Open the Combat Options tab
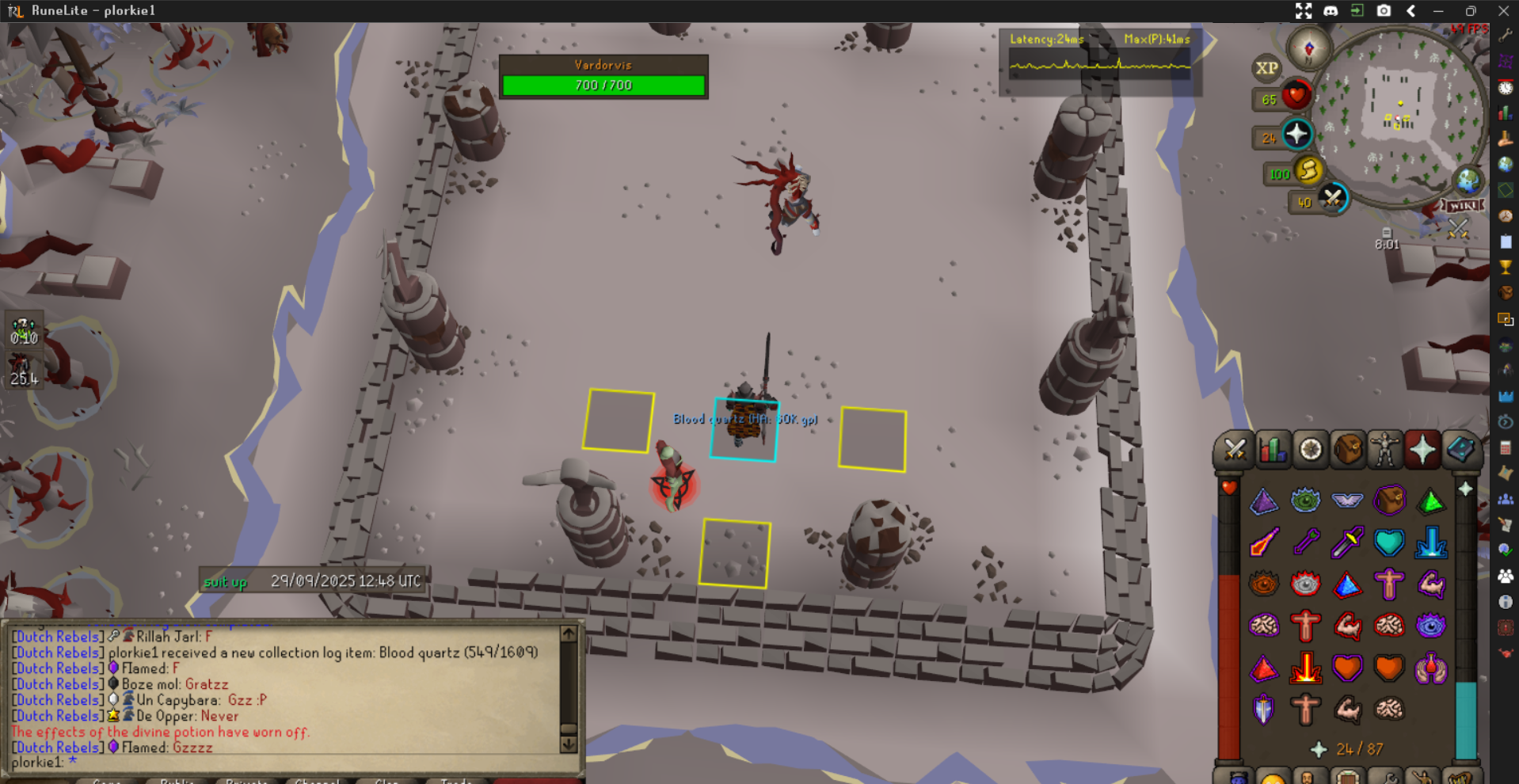The width and height of the screenshot is (1519, 784). click(x=1234, y=450)
